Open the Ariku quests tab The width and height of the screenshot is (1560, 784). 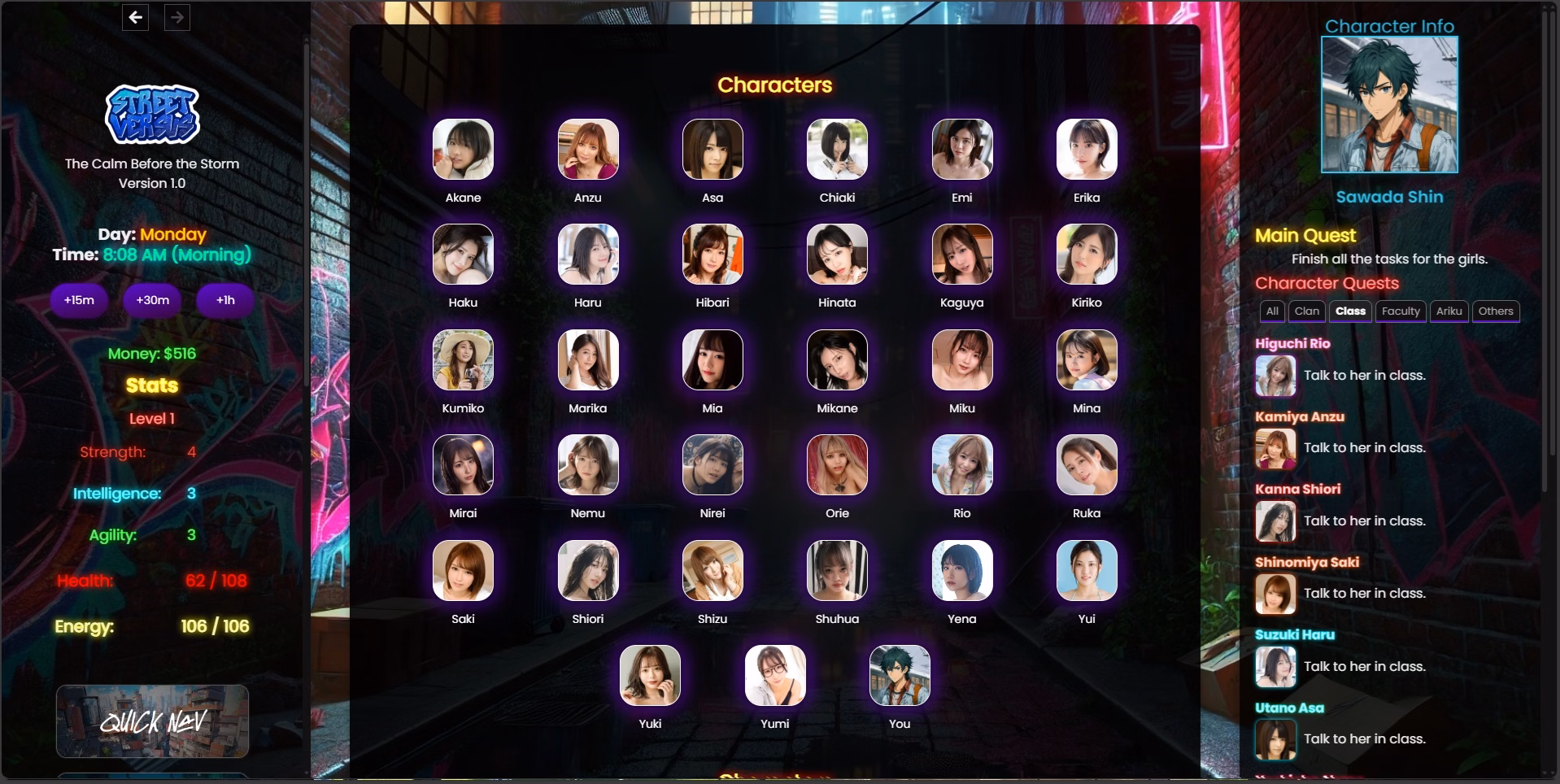tap(1449, 311)
